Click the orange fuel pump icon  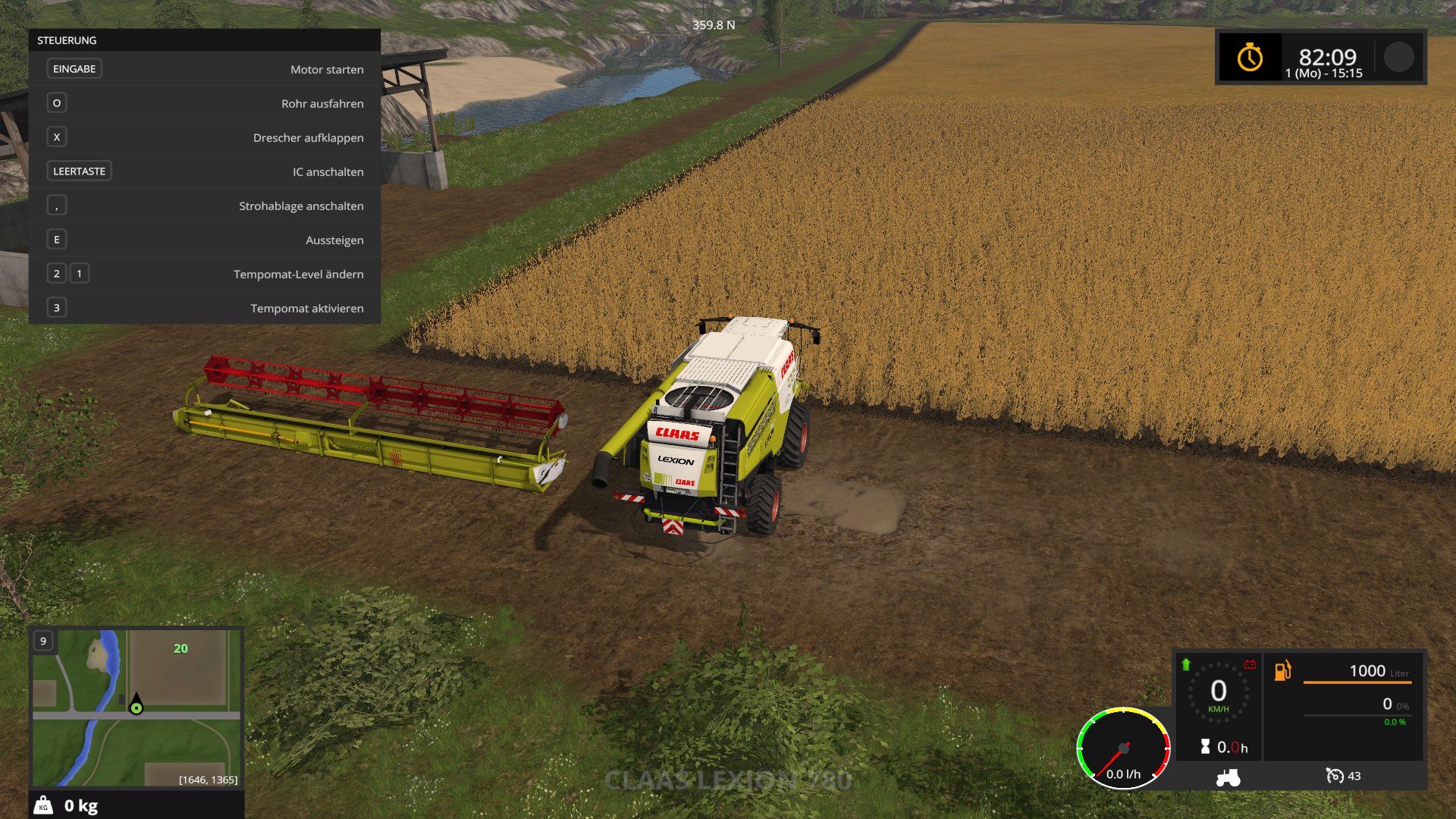tap(1282, 670)
